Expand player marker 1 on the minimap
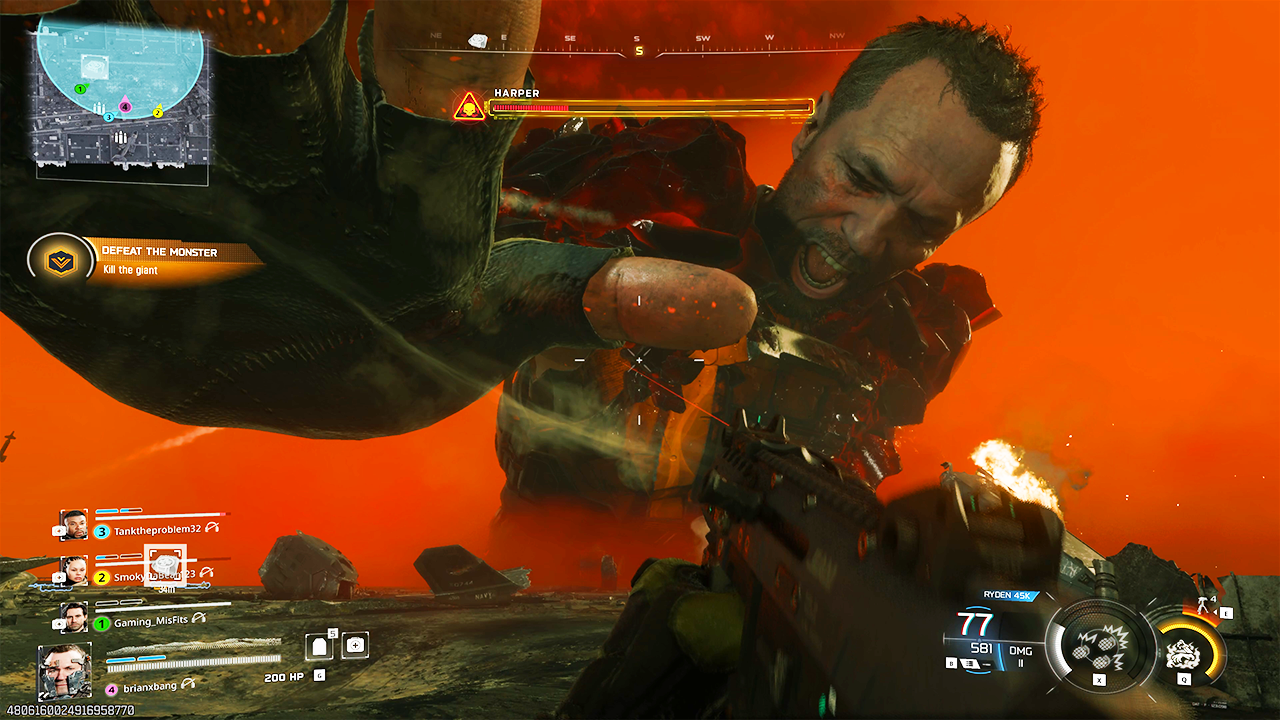This screenshot has height=720, width=1280. [x=80, y=89]
